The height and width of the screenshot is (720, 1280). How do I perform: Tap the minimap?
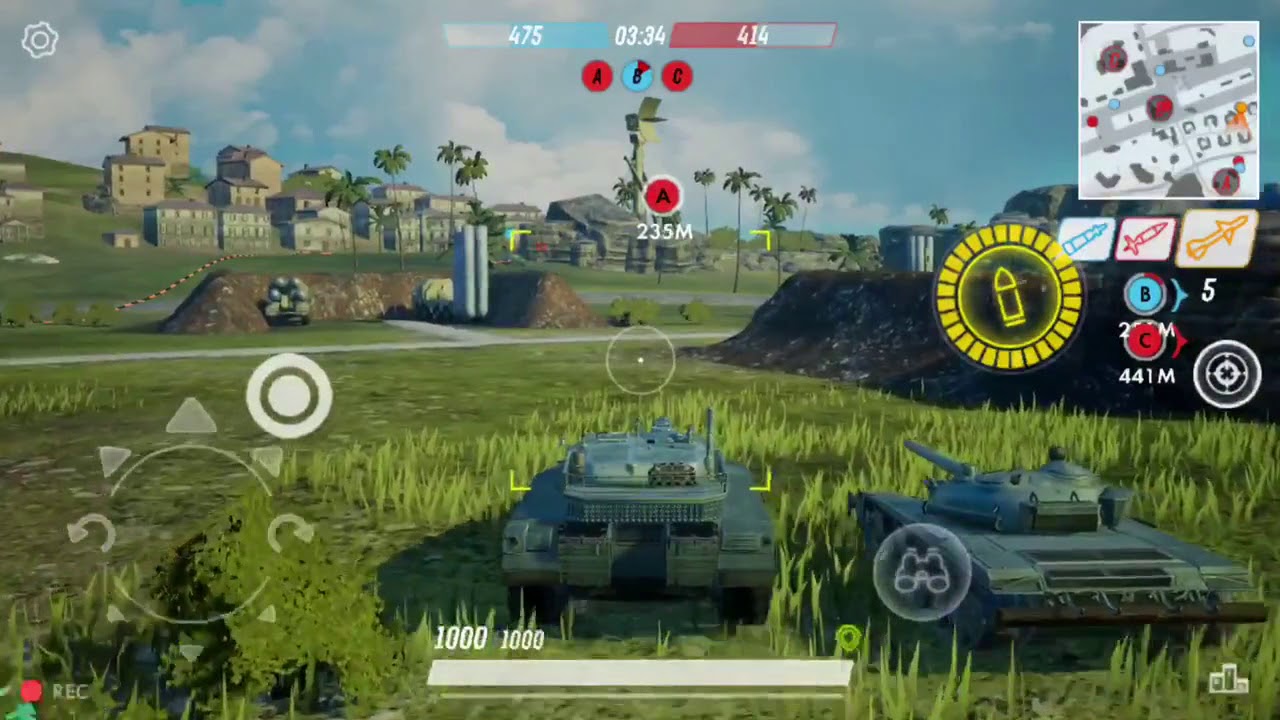(1168, 110)
